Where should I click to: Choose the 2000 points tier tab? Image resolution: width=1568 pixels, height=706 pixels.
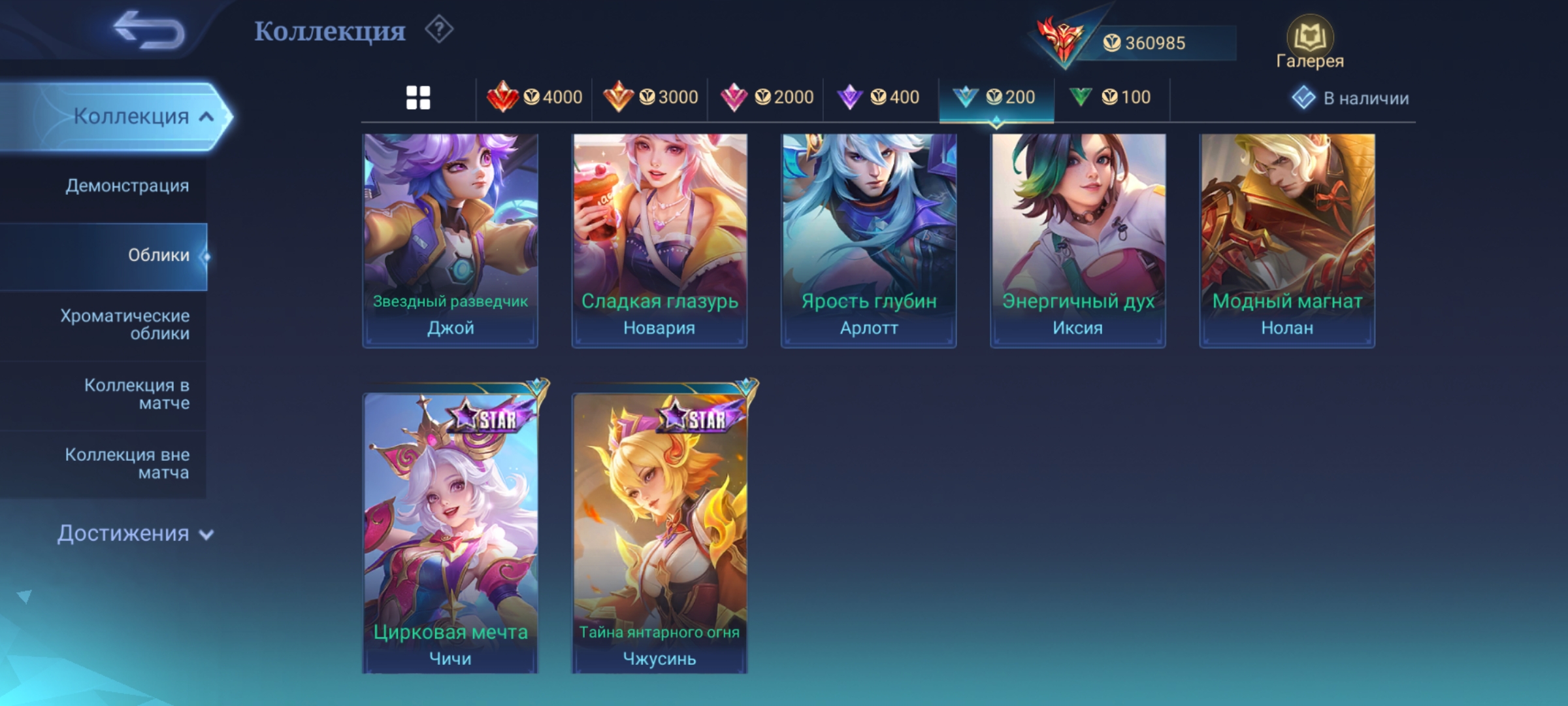click(766, 98)
